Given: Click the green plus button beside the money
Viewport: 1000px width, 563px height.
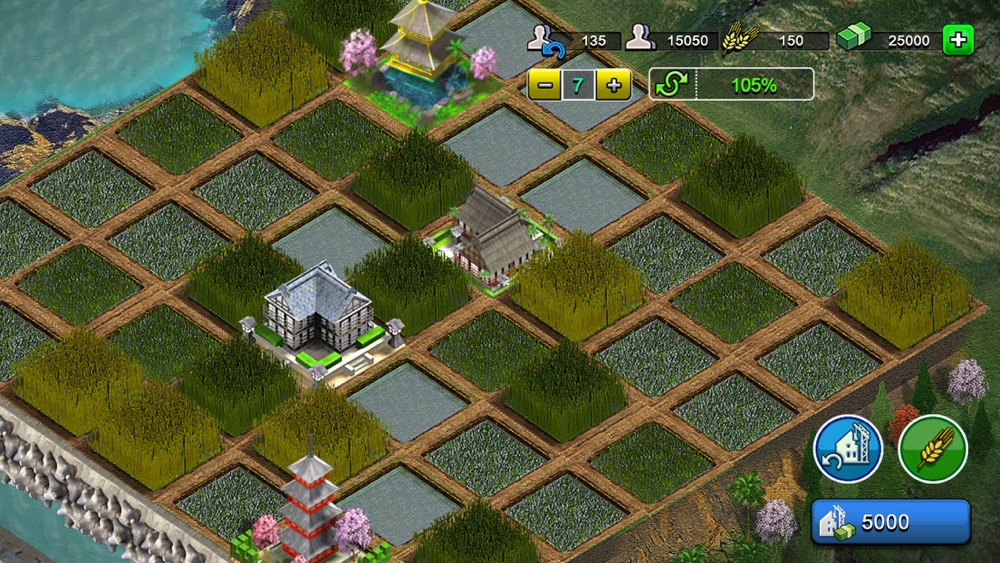Looking at the screenshot, I should click(958, 41).
